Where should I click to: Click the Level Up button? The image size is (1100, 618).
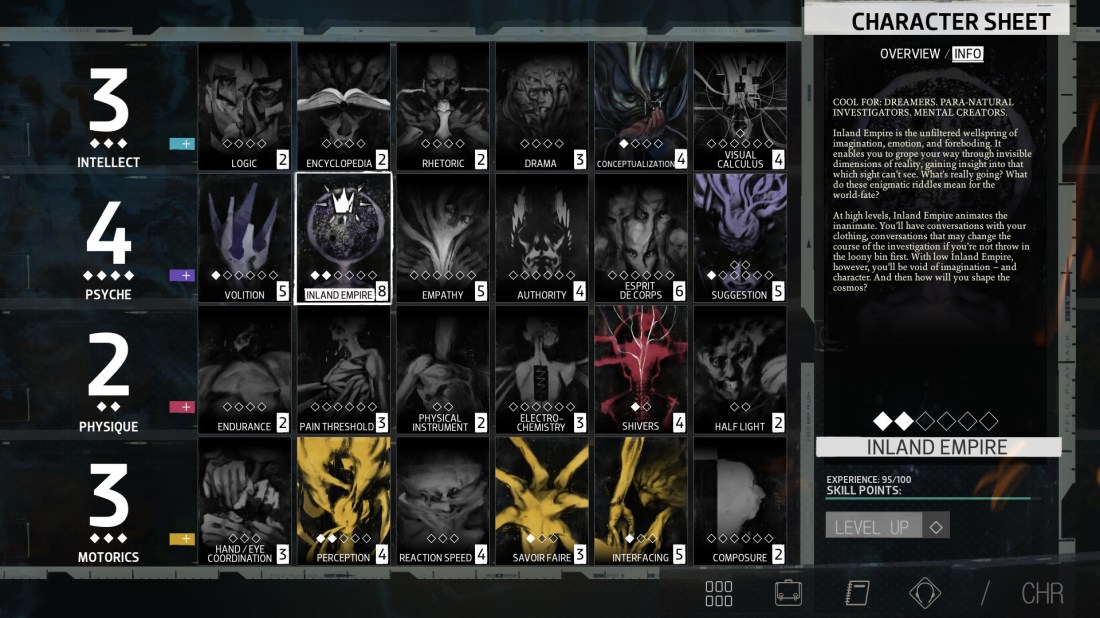[872, 526]
